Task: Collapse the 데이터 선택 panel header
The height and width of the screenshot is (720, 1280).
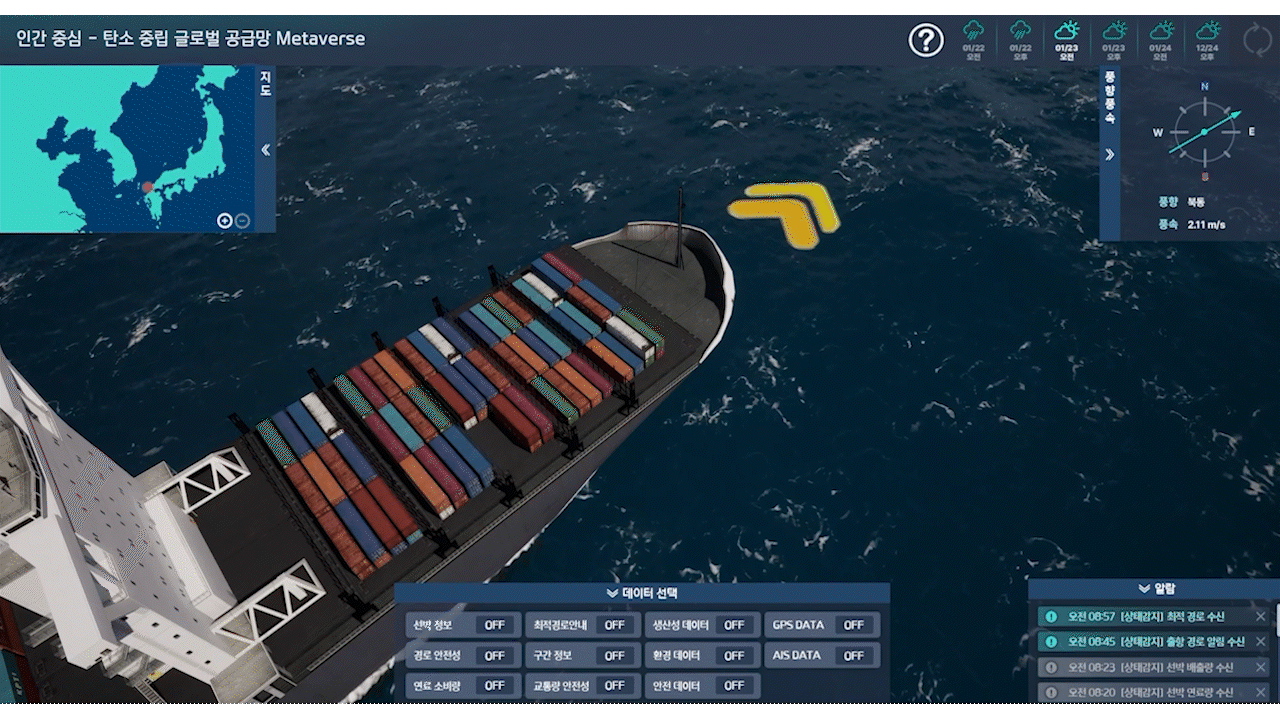Action: (641, 593)
